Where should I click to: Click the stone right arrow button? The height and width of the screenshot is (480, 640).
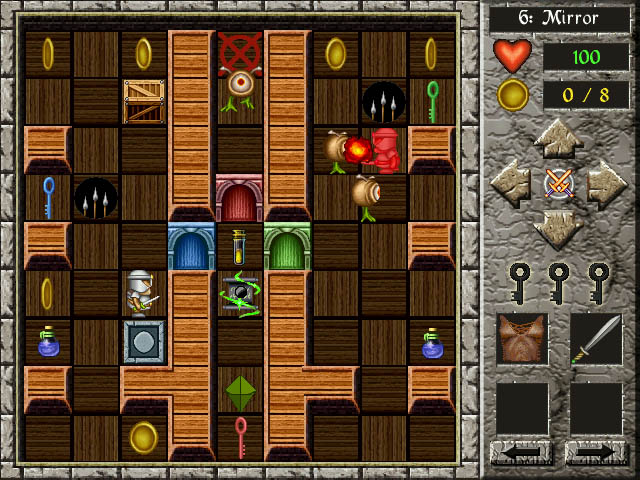605,184
